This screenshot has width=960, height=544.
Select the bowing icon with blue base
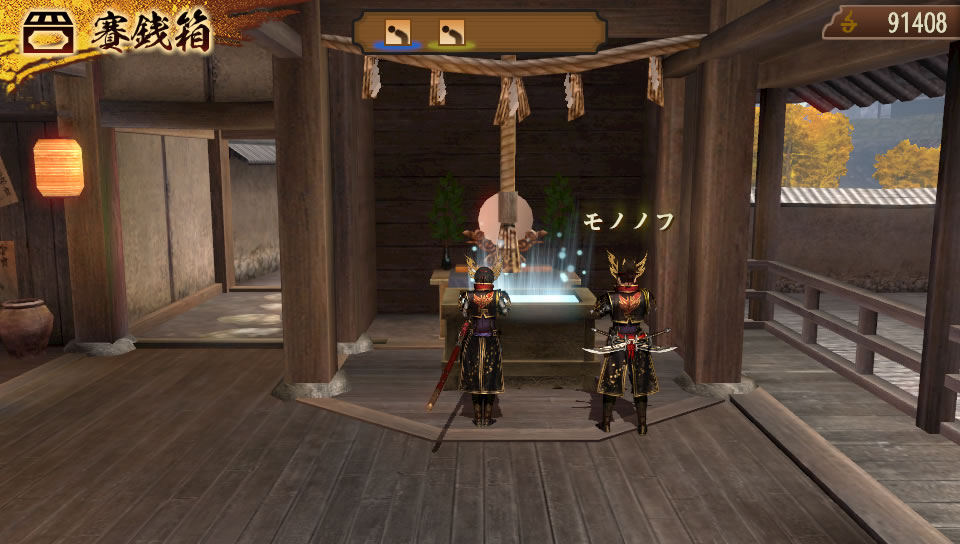point(399,33)
